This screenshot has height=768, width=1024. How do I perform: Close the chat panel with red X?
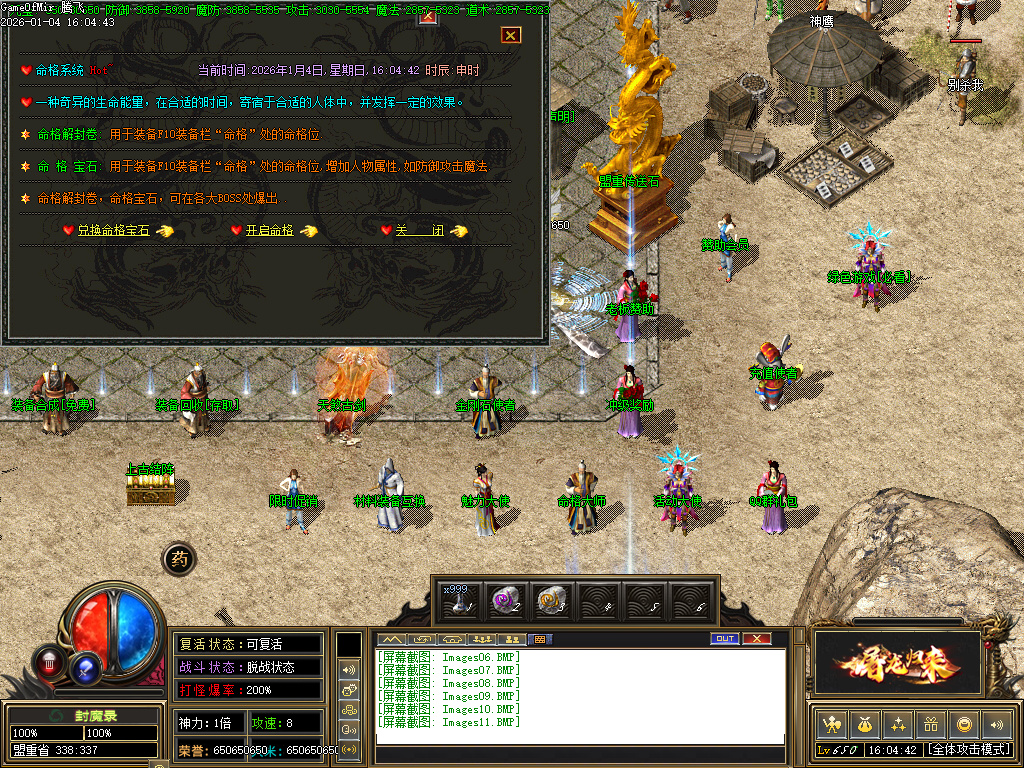[x=757, y=639]
